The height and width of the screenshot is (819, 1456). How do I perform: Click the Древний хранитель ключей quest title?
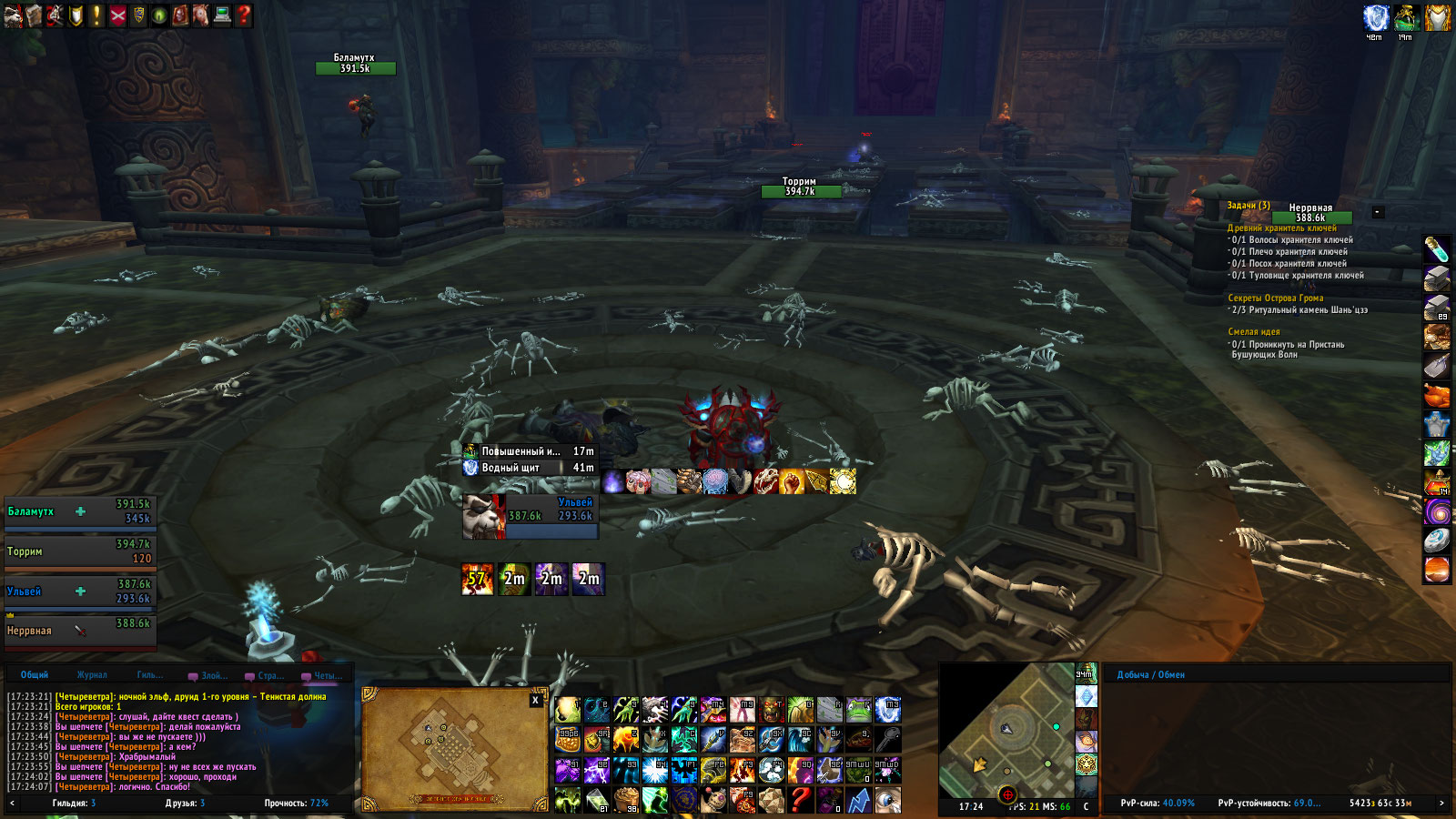pos(1281,228)
